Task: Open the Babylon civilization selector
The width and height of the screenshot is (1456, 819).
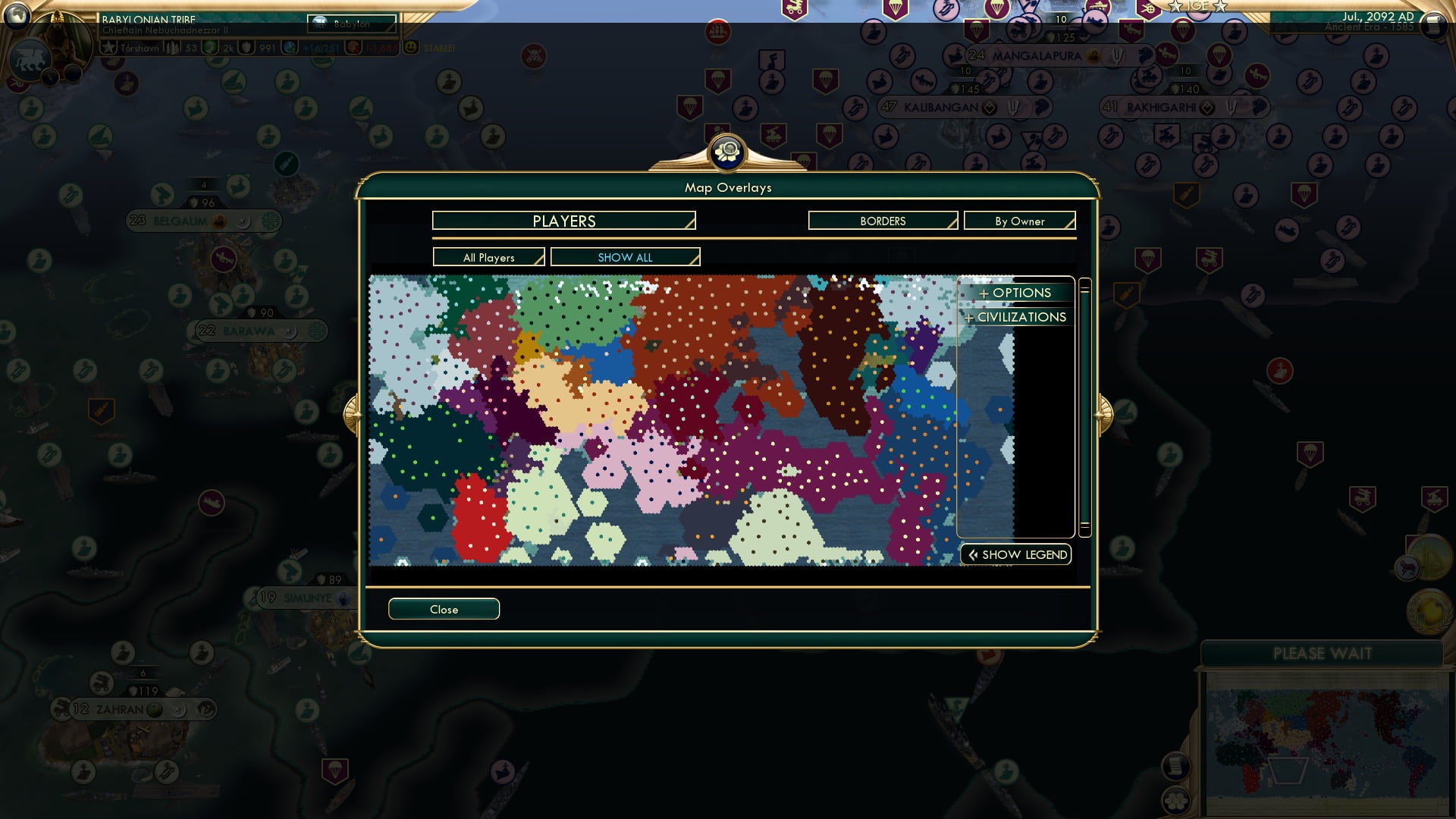Action: [x=350, y=24]
